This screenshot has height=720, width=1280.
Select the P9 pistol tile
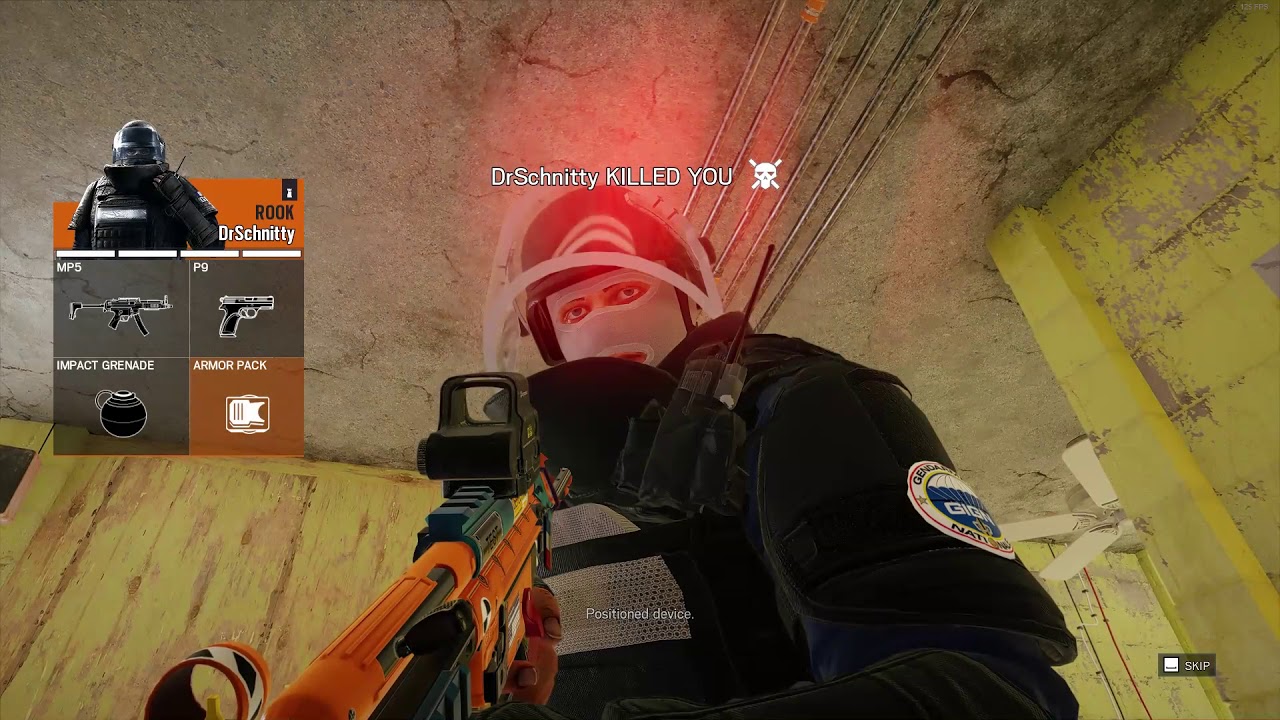tap(246, 308)
